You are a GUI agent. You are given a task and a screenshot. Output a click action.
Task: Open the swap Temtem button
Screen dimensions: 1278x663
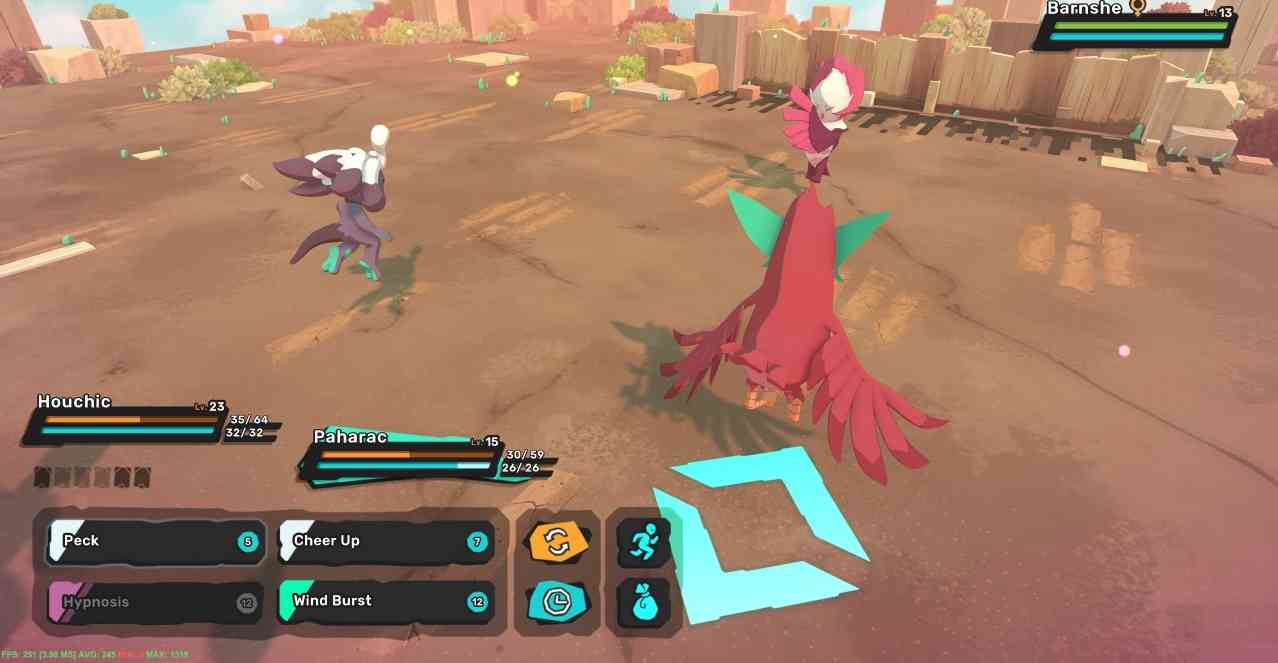point(556,542)
